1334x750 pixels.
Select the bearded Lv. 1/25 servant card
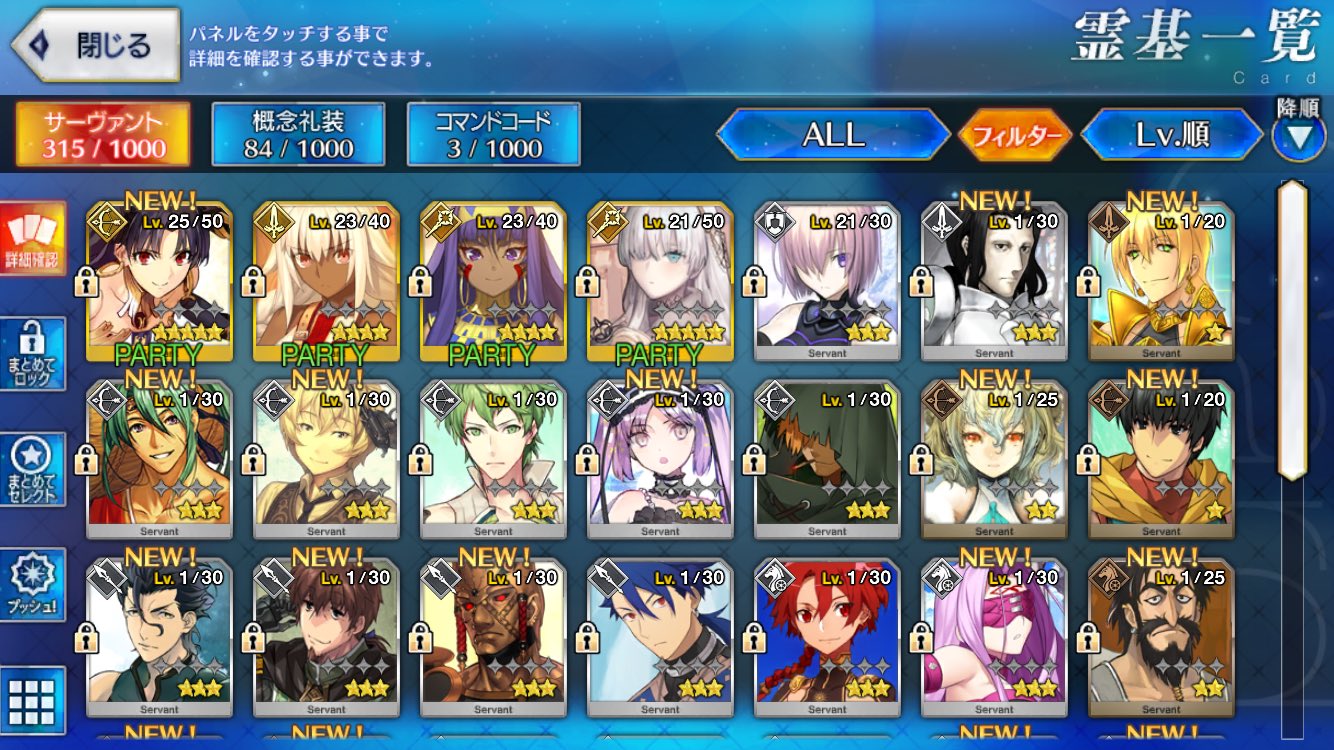(1161, 638)
